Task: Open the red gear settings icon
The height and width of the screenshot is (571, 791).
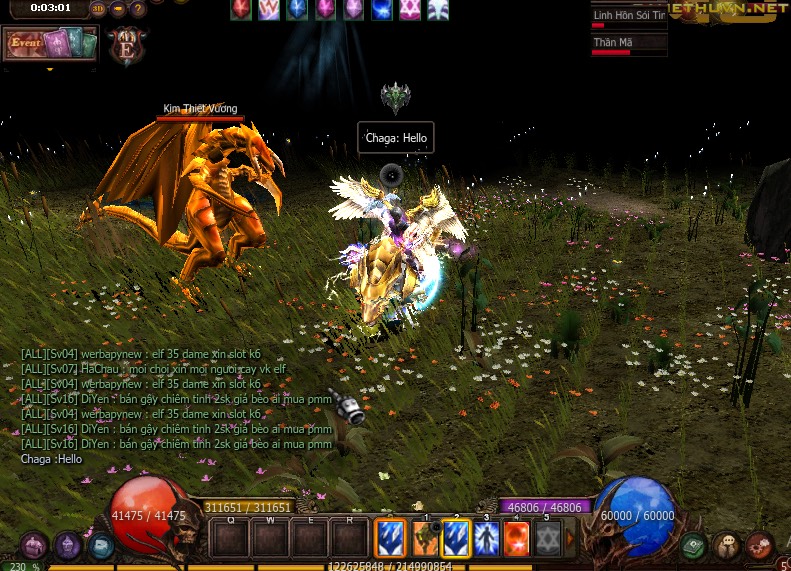Action: click(x=759, y=546)
